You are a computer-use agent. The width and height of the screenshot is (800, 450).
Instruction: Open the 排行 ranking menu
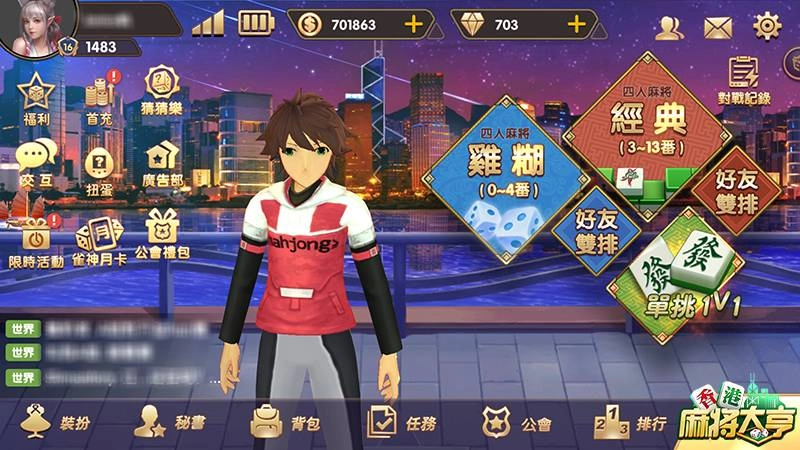pos(630,422)
